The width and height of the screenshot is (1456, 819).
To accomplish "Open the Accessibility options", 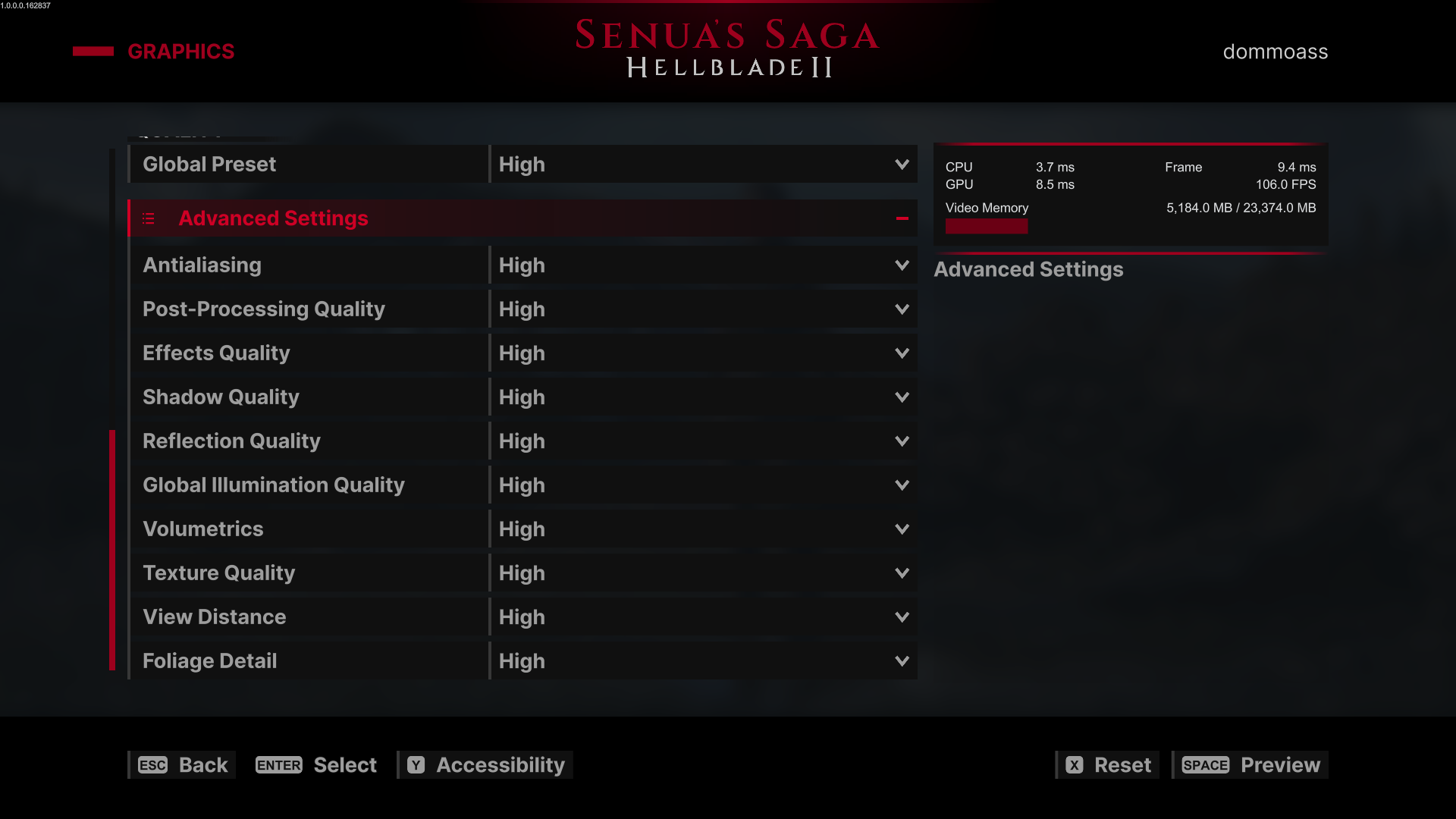I will coord(486,765).
